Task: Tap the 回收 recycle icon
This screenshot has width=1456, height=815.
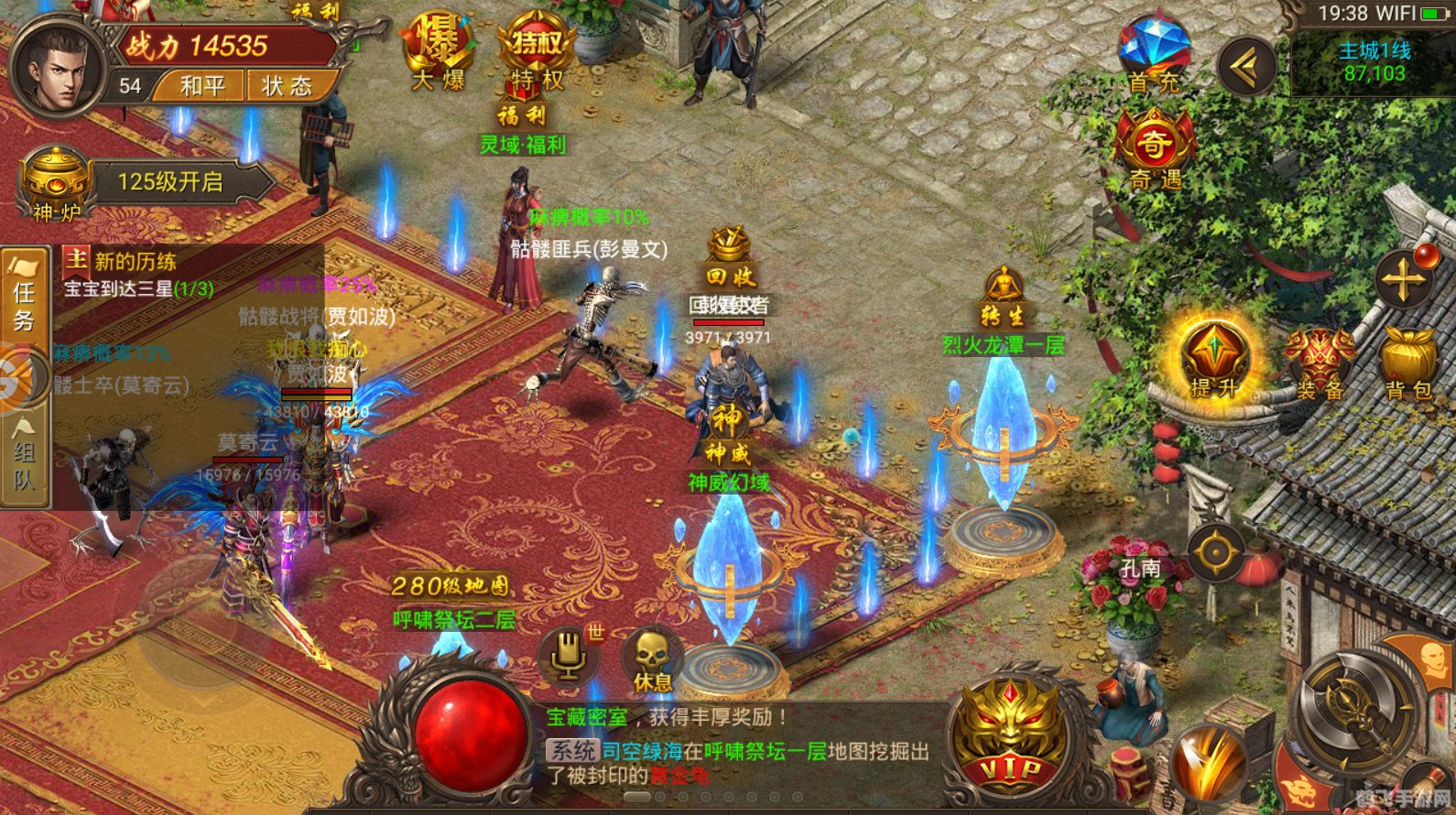Action: [x=730, y=261]
